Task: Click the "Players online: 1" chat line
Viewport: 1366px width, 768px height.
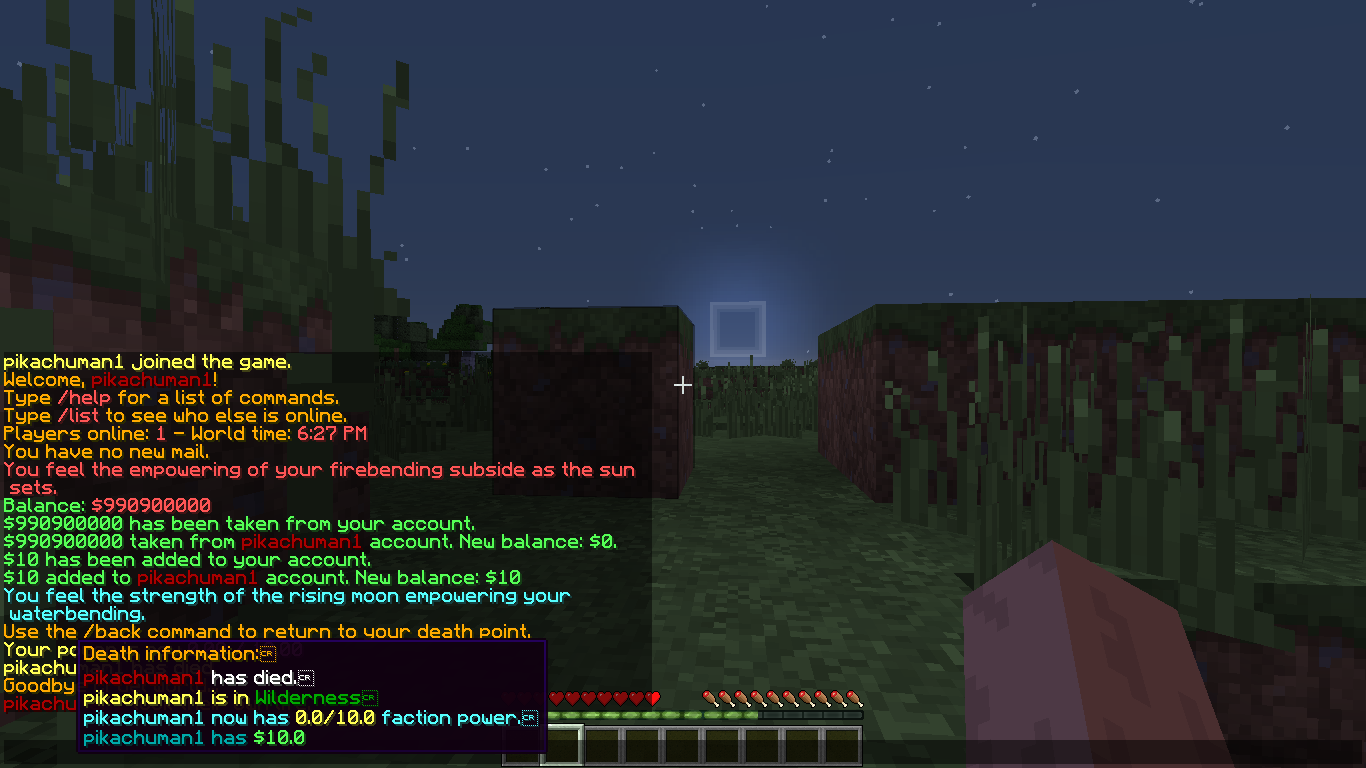Action: (x=185, y=433)
